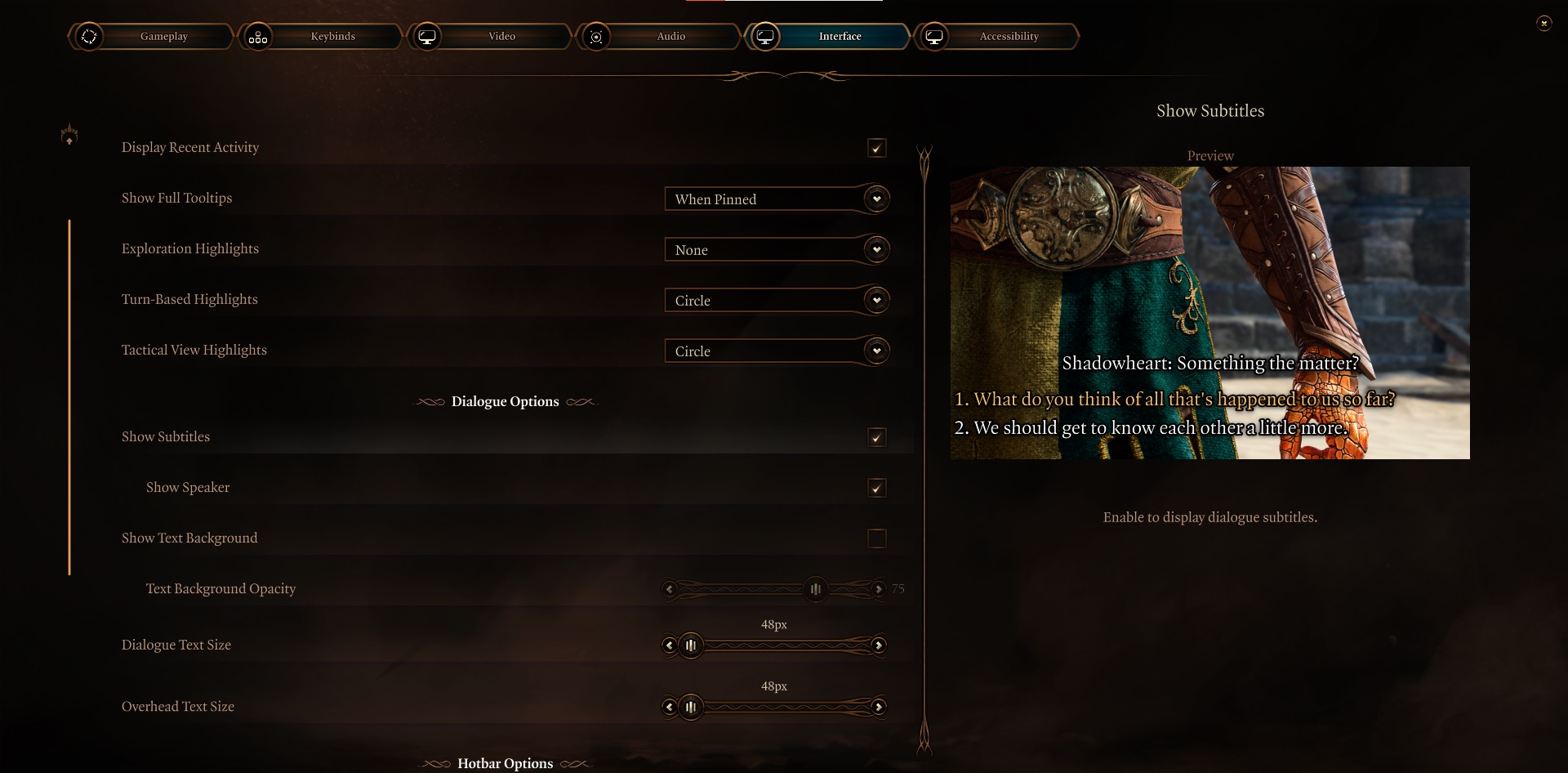Disable Display Recent Activity

(877, 148)
